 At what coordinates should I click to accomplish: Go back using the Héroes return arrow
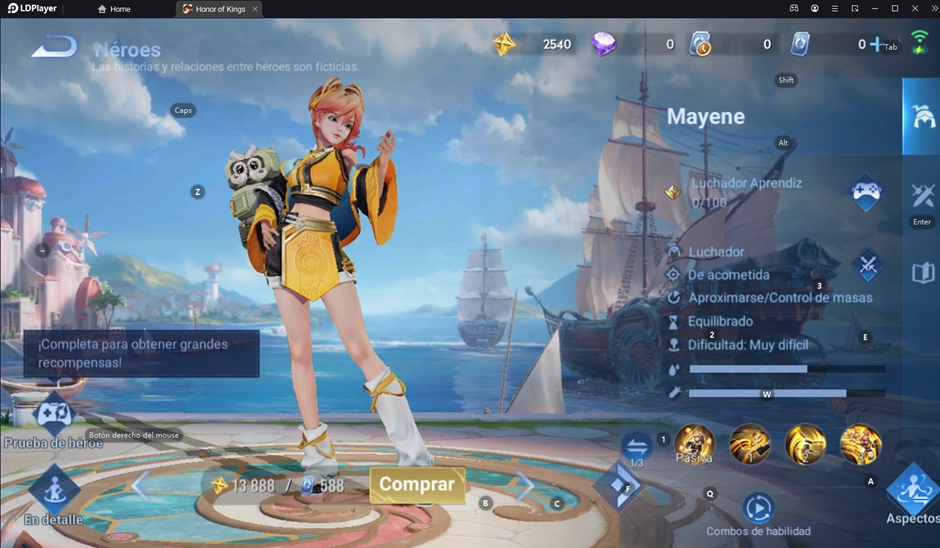pos(54,47)
